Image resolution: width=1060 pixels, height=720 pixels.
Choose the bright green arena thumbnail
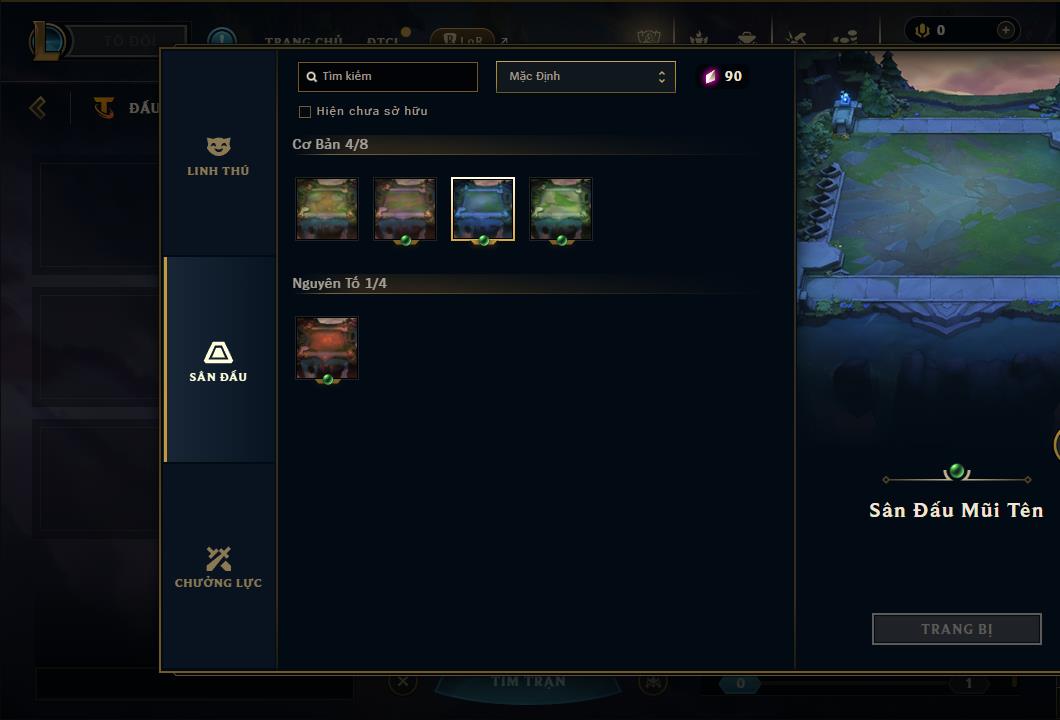click(x=561, y=209)
